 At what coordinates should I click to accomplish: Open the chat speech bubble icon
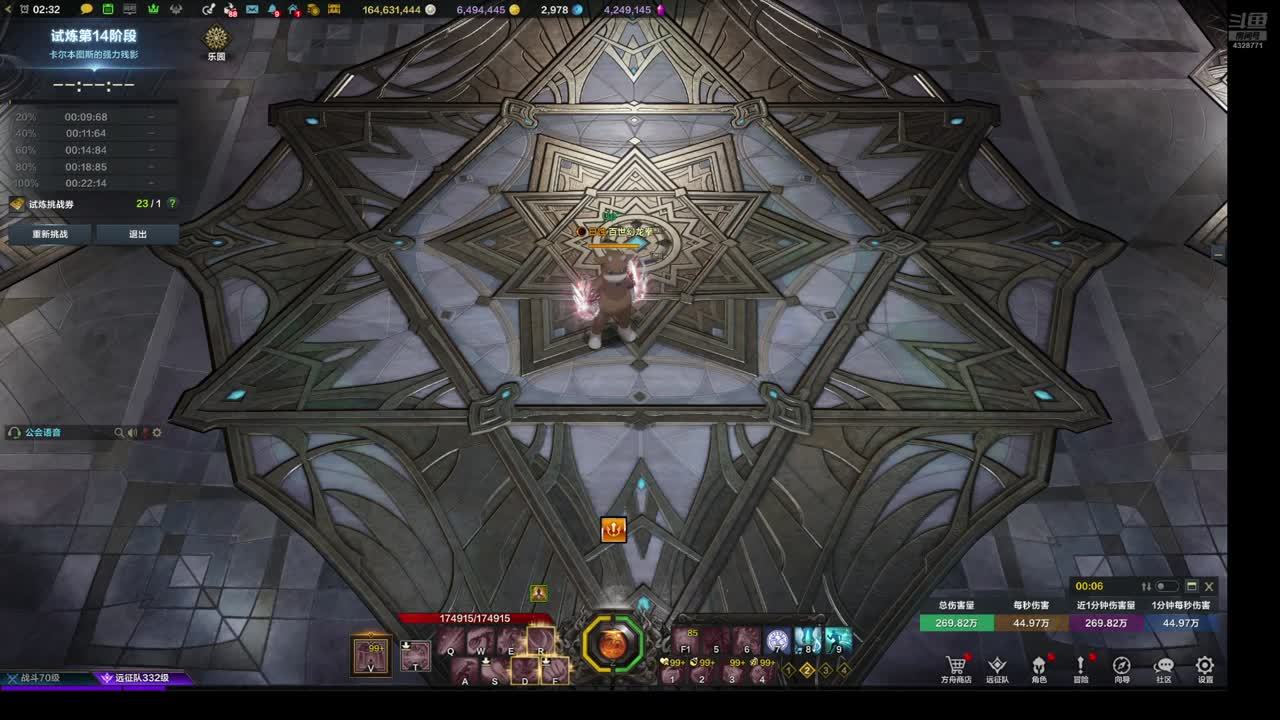[x=87, y=9]
